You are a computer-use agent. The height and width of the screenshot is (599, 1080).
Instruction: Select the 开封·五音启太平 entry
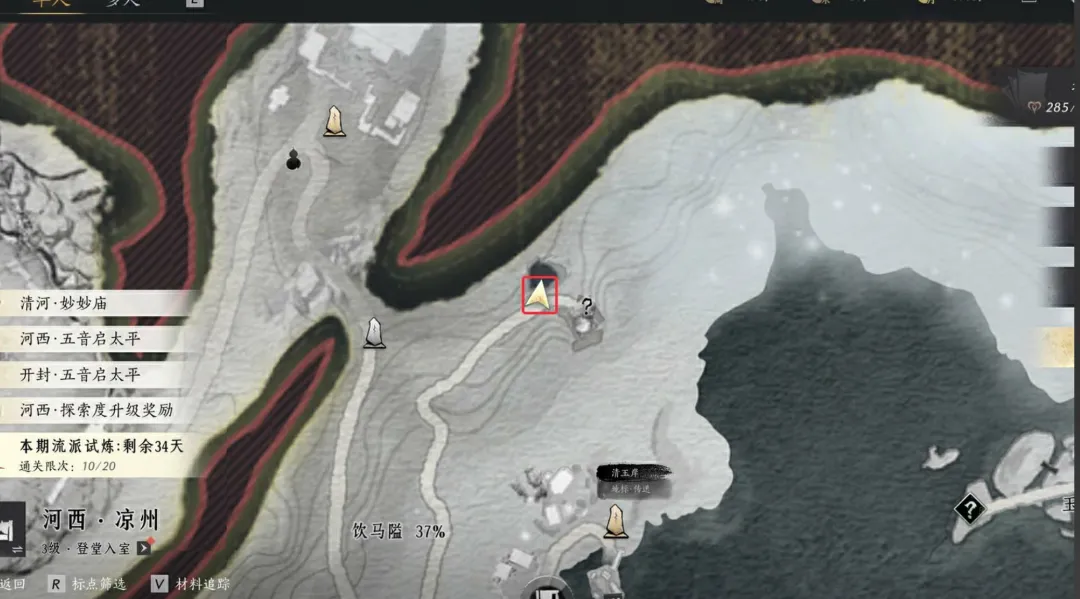pyautogui.click(x=81, y=375)
